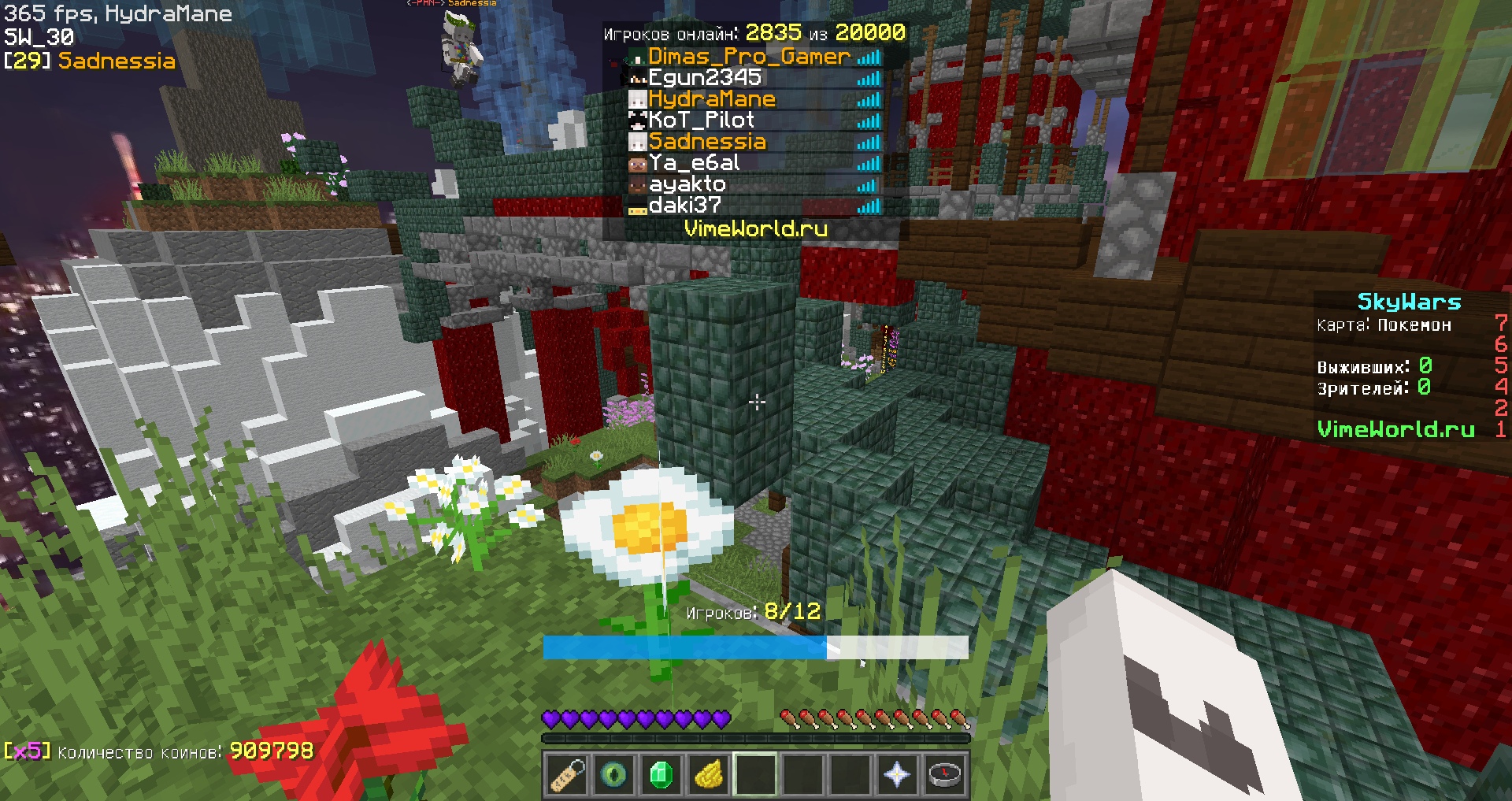Click Dimas_Pro_Gamer in the player list

(x=749, y=57)
